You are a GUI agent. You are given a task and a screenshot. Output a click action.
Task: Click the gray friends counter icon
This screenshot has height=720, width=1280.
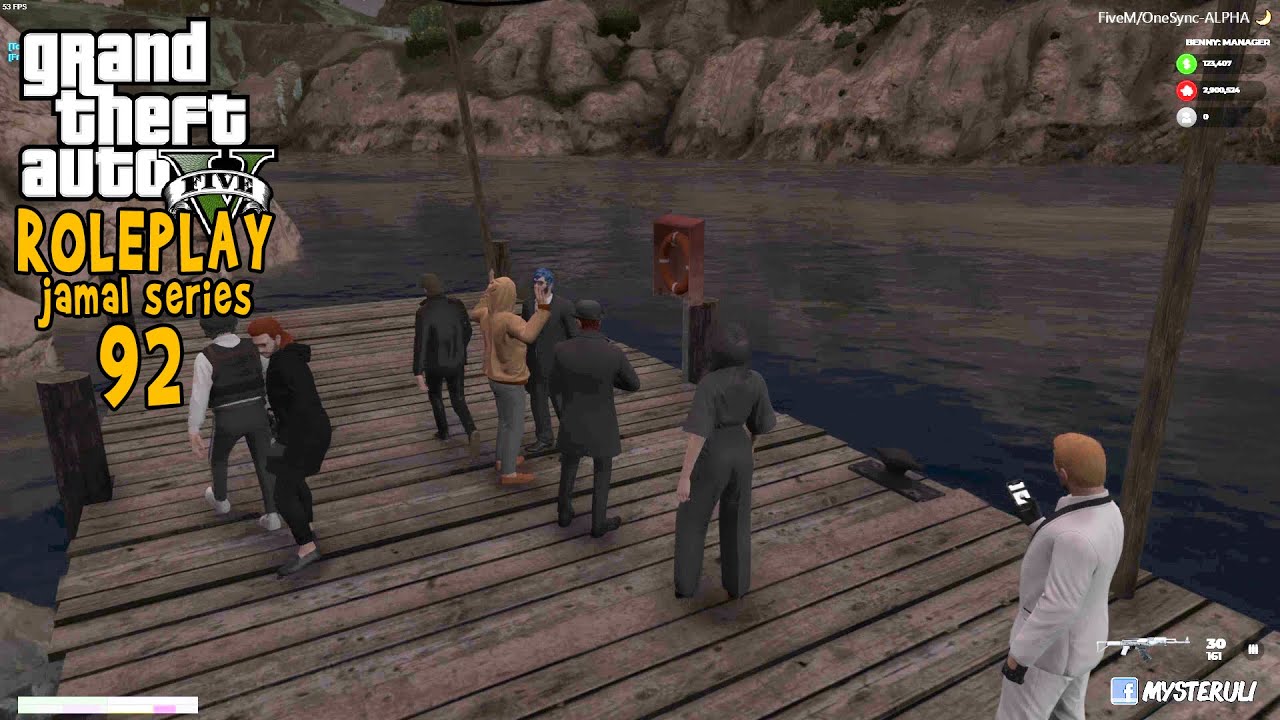point(1186,117)
